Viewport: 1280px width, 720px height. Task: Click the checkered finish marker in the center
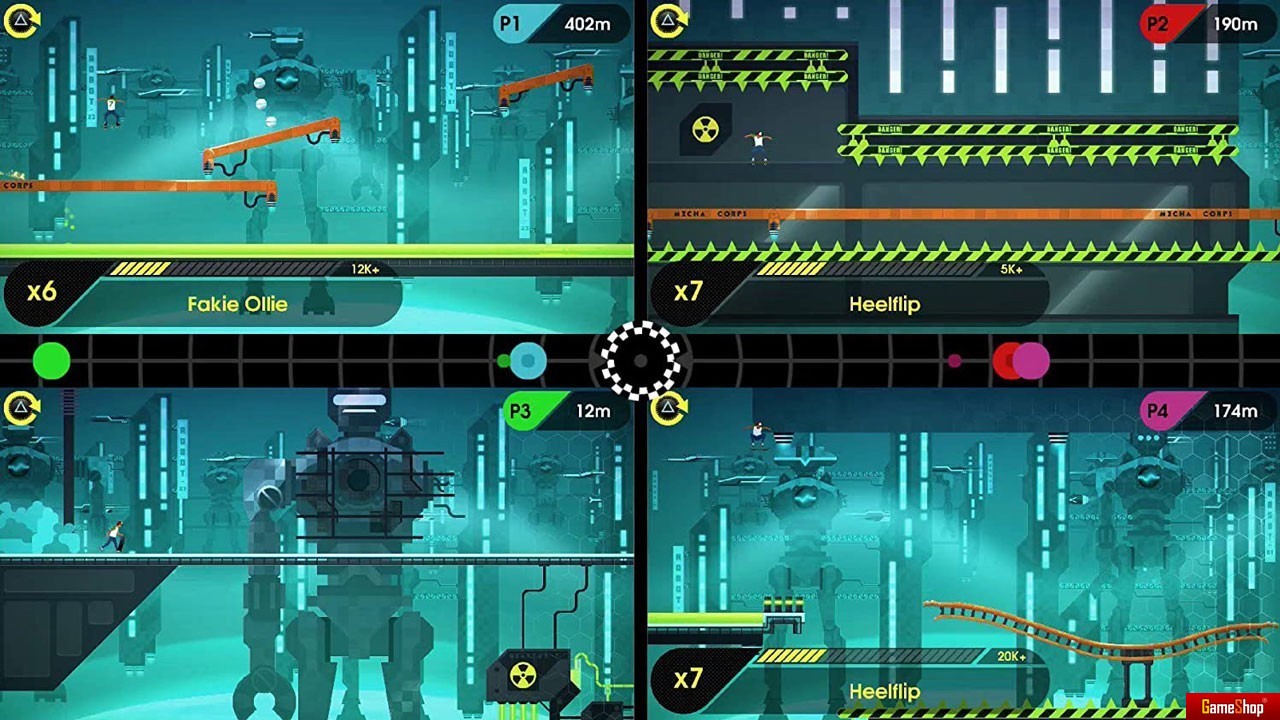click(x=641, y=360)
